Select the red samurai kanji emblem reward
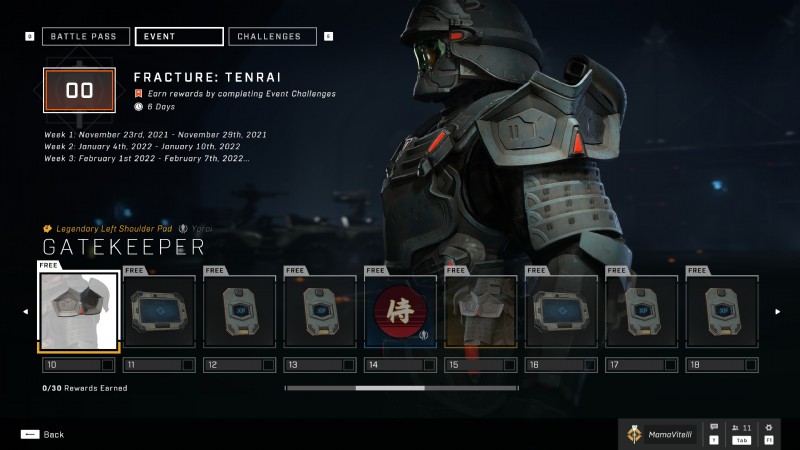The height and width of the screenshot is (450, 800). click(400, 312)
